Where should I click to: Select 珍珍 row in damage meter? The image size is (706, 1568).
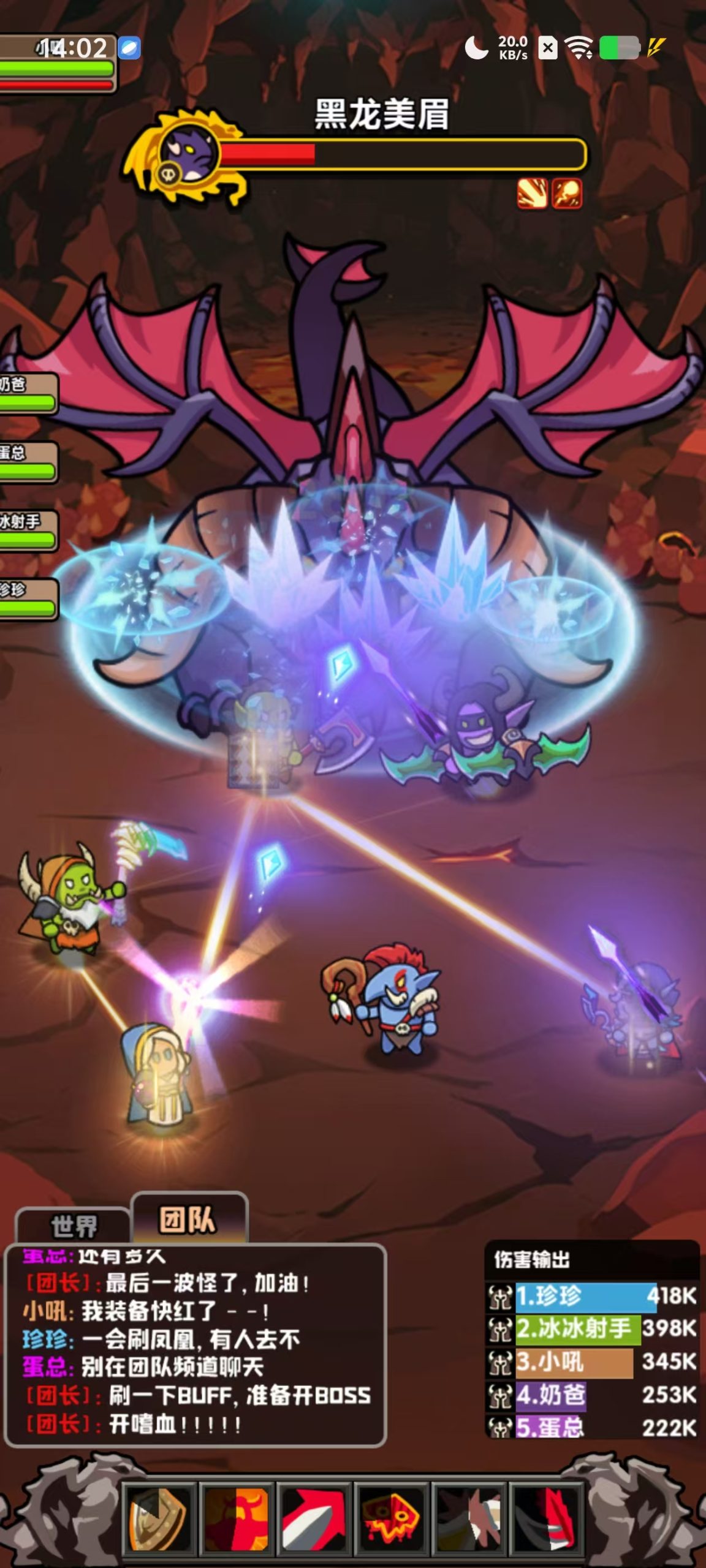click(592, 1295)
